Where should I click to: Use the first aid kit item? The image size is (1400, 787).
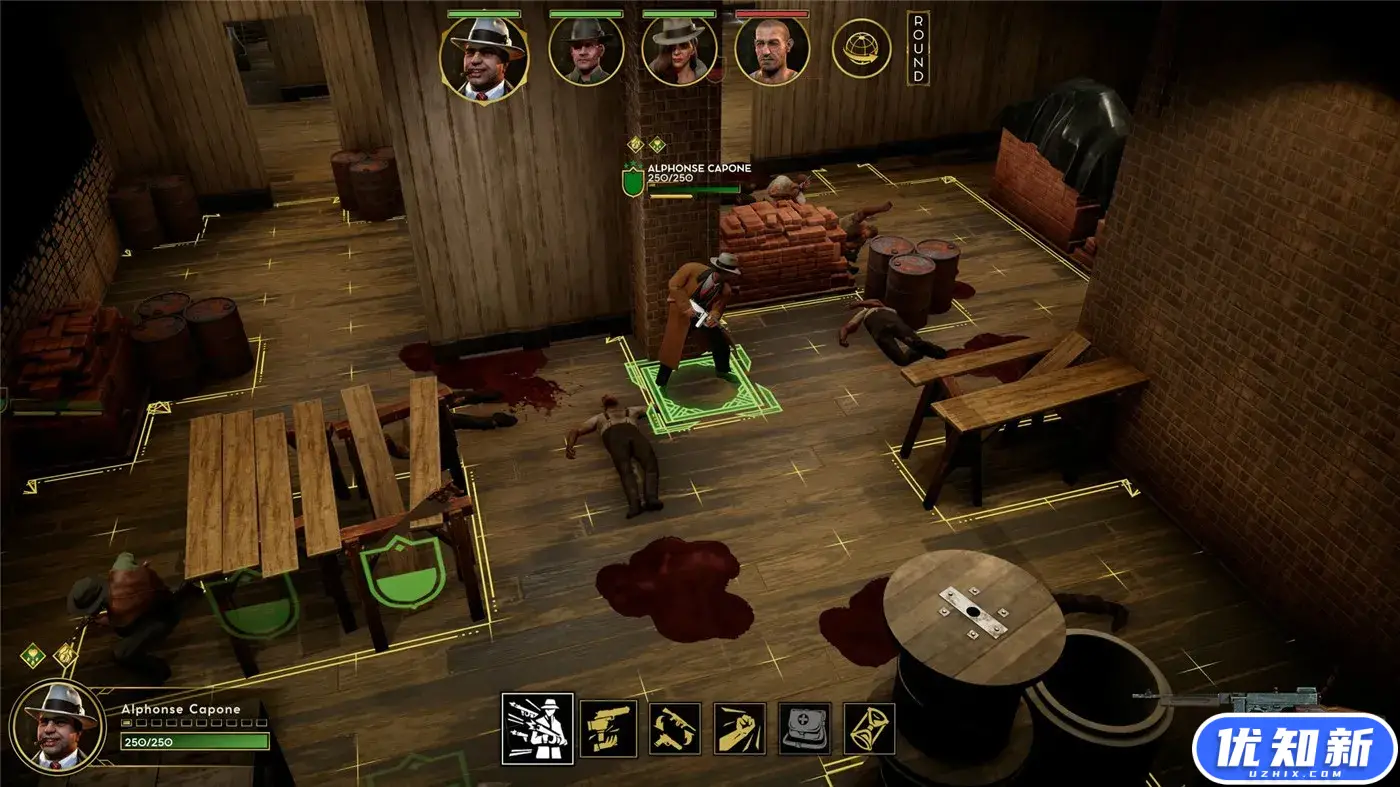pos(805,728)
